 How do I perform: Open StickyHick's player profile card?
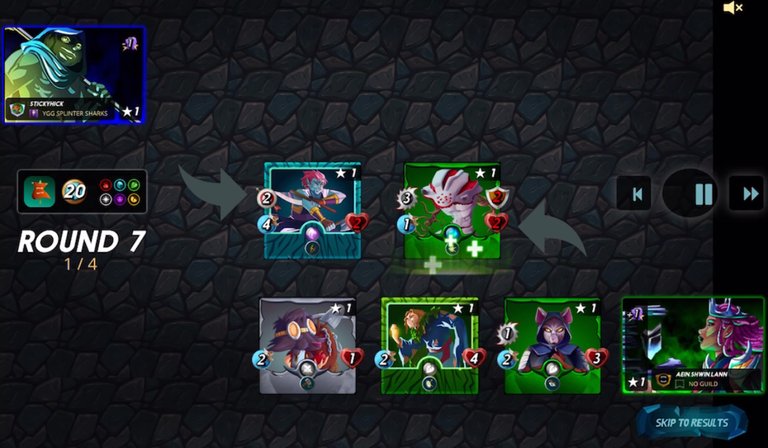74,75
